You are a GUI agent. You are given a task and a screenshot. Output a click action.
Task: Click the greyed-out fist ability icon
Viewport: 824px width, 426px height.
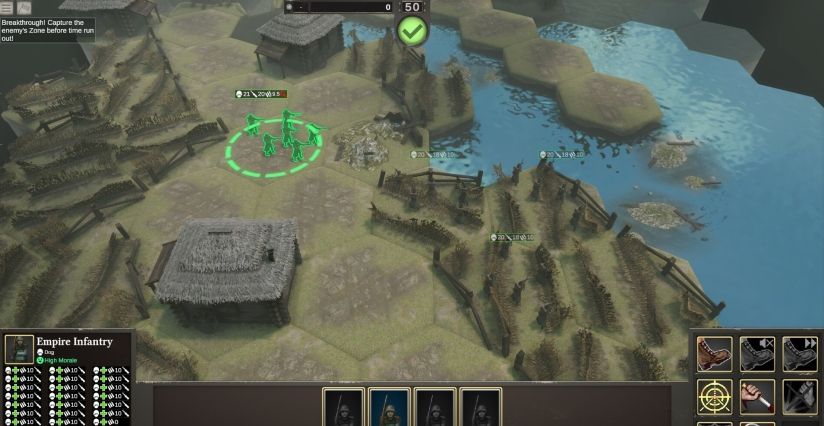(800, 397)
